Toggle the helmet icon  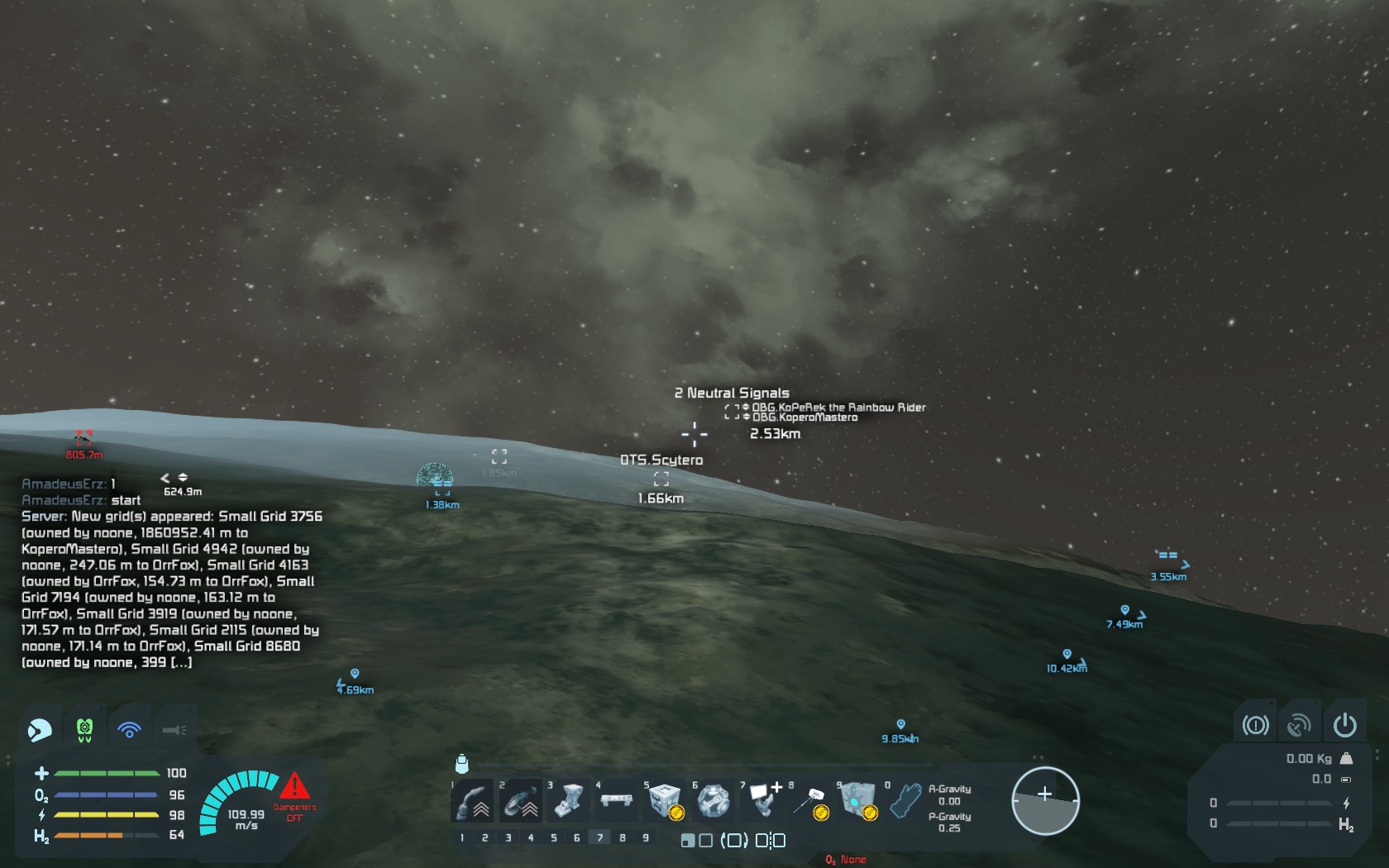[x=40, y=729]
